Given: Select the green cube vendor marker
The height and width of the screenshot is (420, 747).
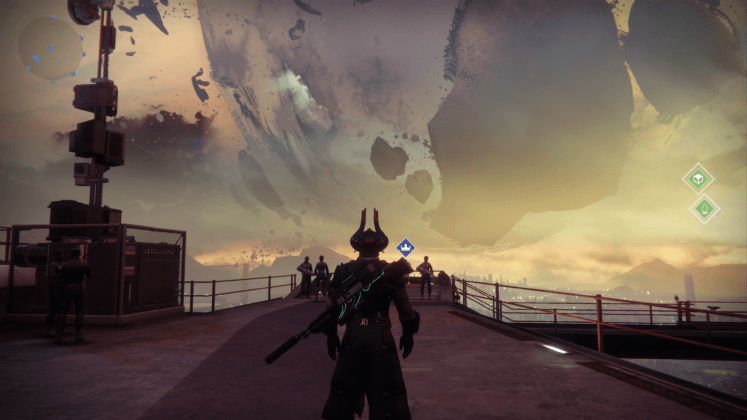Looking at the screenshot, I should click(x=698, y=179).
